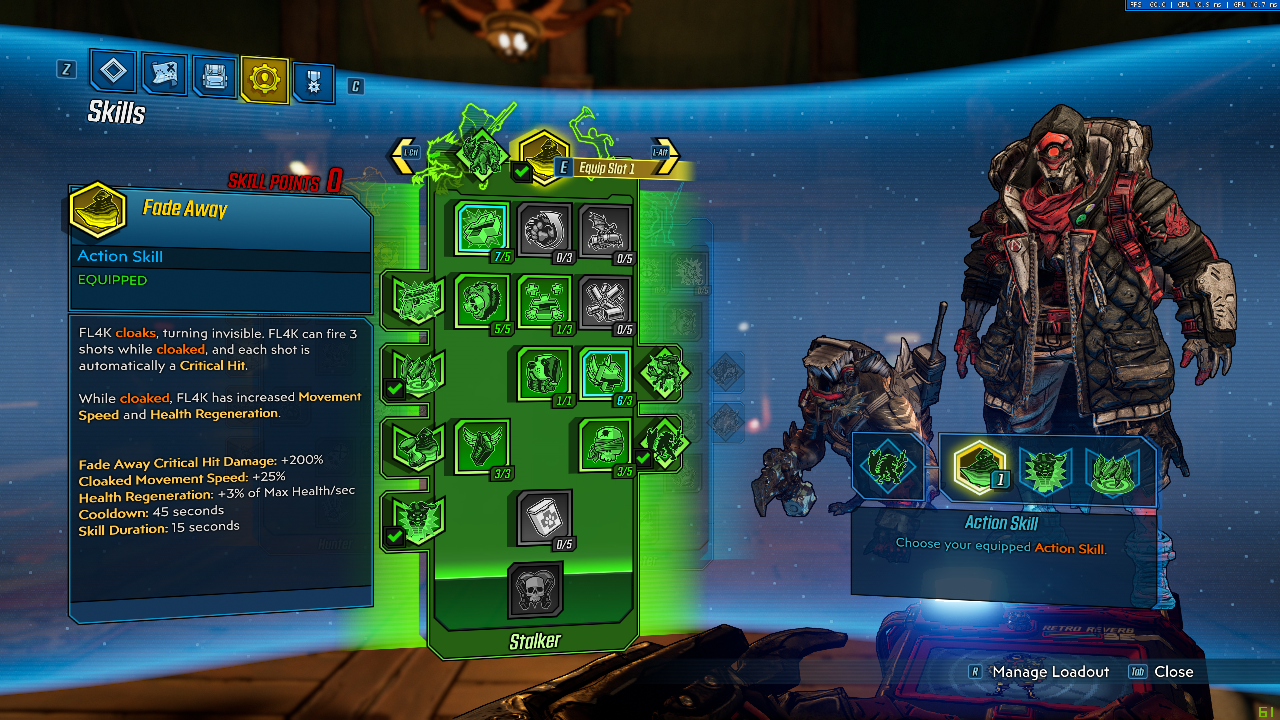Close the skills menu
The image size is (1280, 720).
point(1173,672)
